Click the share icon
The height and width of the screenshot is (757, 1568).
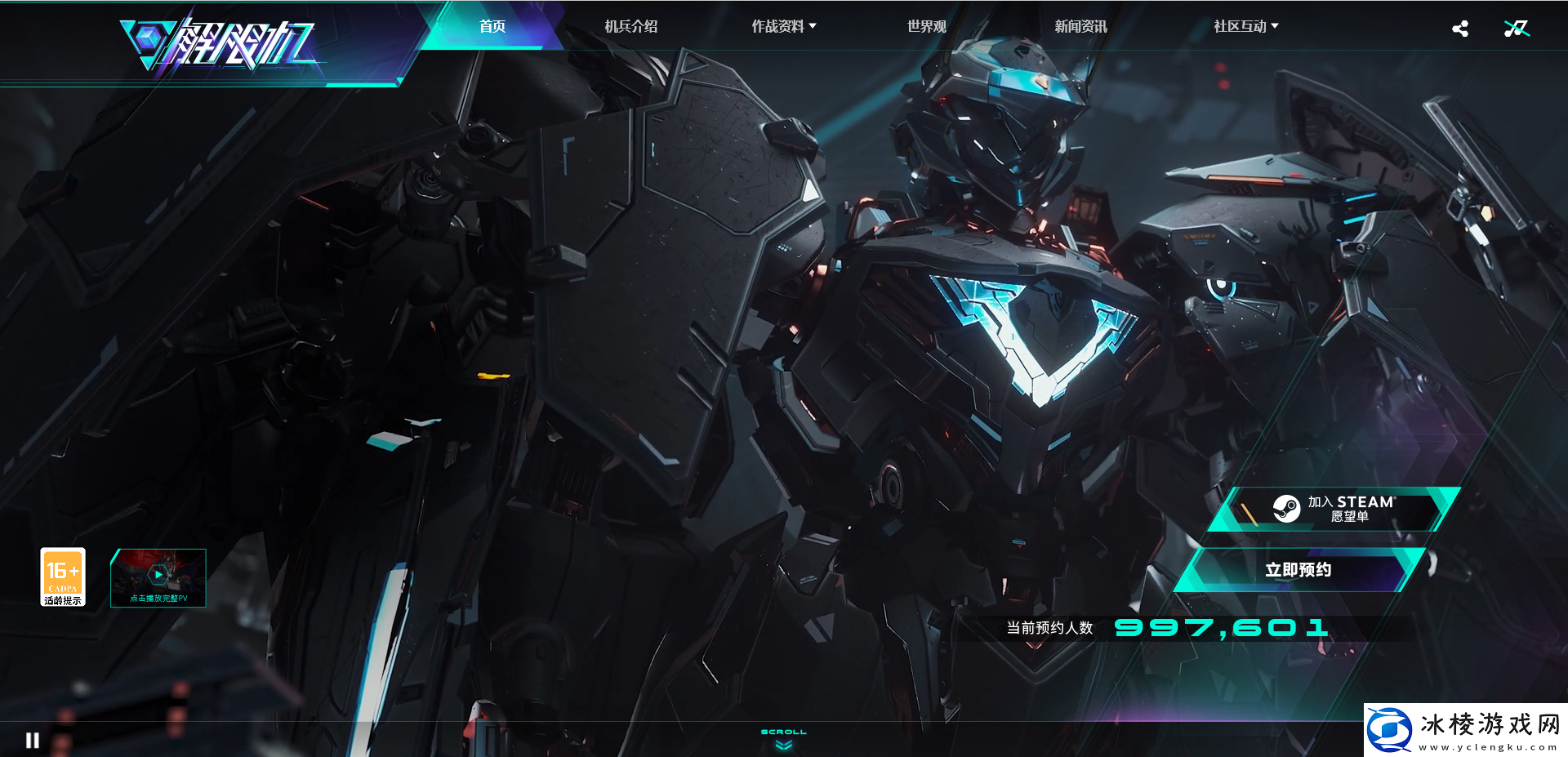(1460, 29)
